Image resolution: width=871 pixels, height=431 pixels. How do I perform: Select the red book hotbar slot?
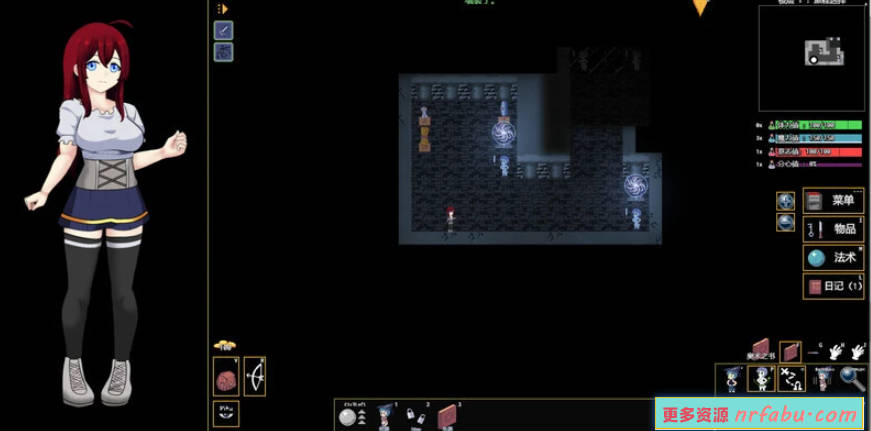pyautogui.click(x=447, y=416)
